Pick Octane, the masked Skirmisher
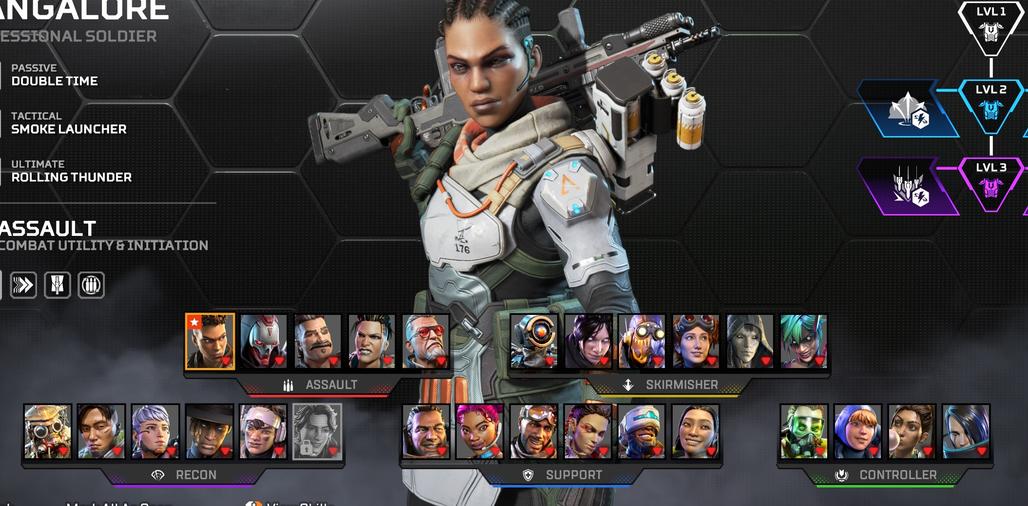Image resolution: width=1028 pixels, height=506 pixels. click(642, 341)
